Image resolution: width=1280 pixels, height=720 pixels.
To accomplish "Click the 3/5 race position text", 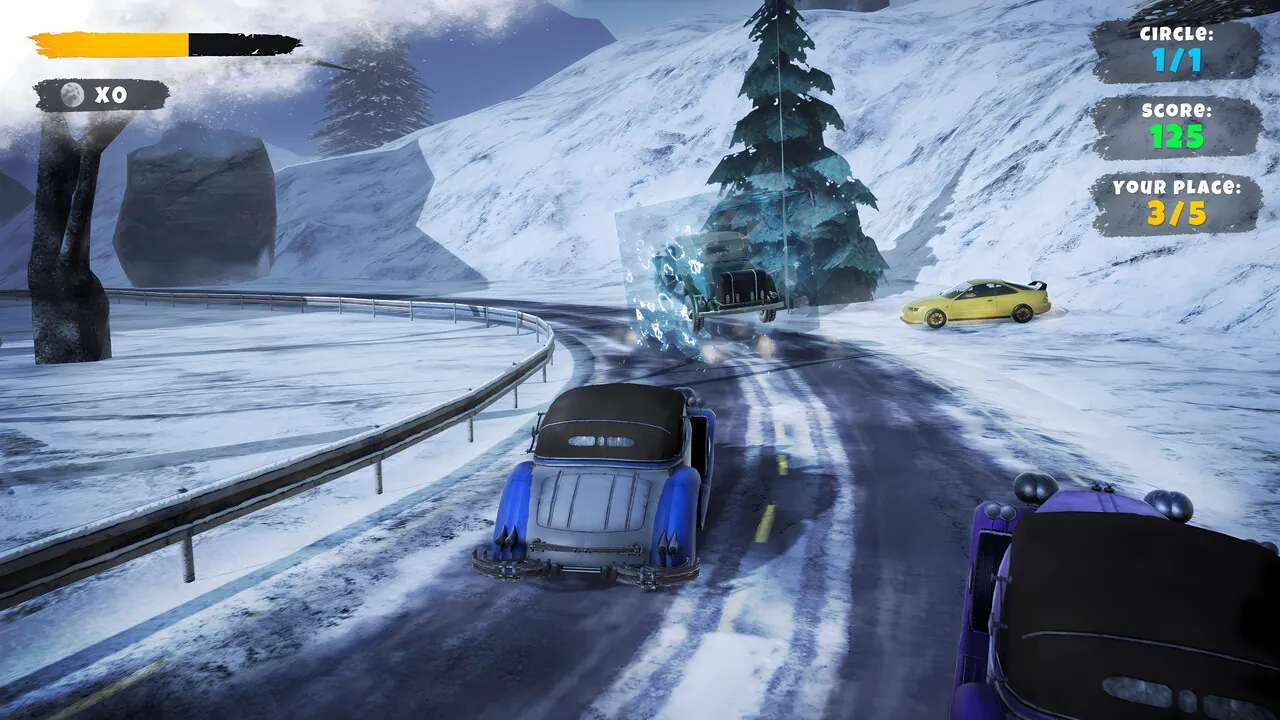I will click(1175, 211).
